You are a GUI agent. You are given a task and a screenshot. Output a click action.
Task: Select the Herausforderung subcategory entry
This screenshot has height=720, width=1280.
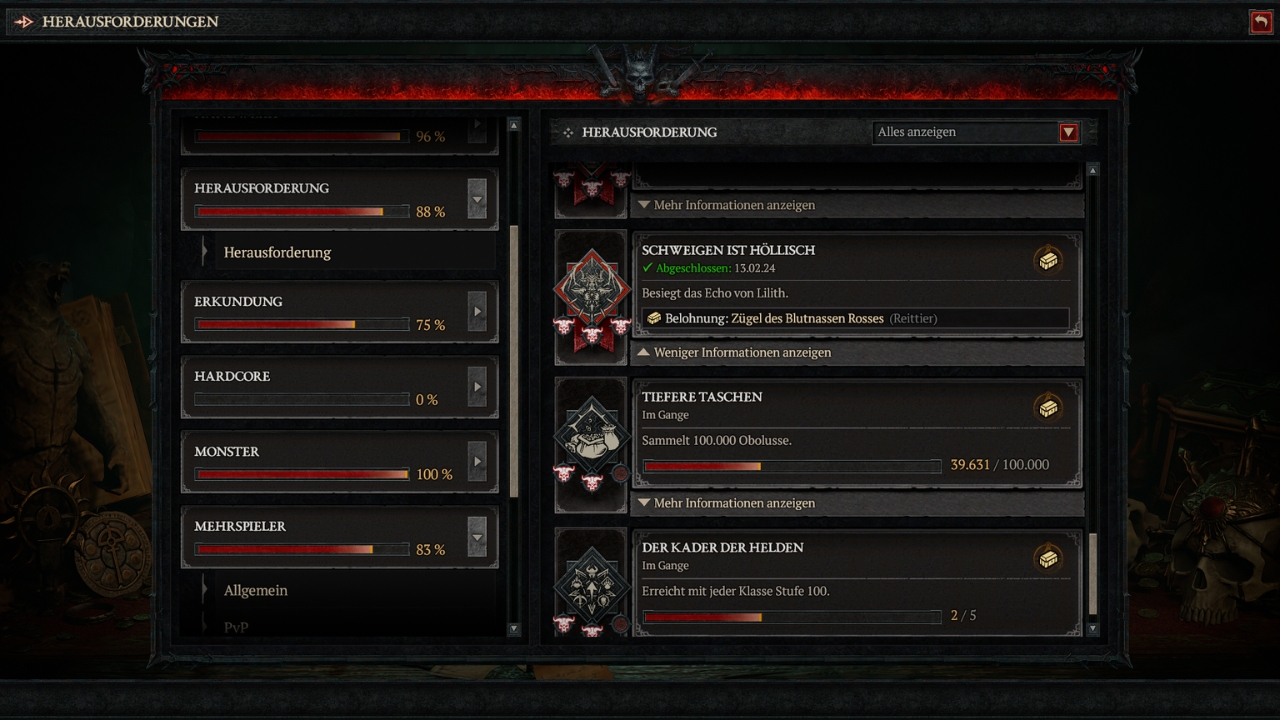pos(277,253)
